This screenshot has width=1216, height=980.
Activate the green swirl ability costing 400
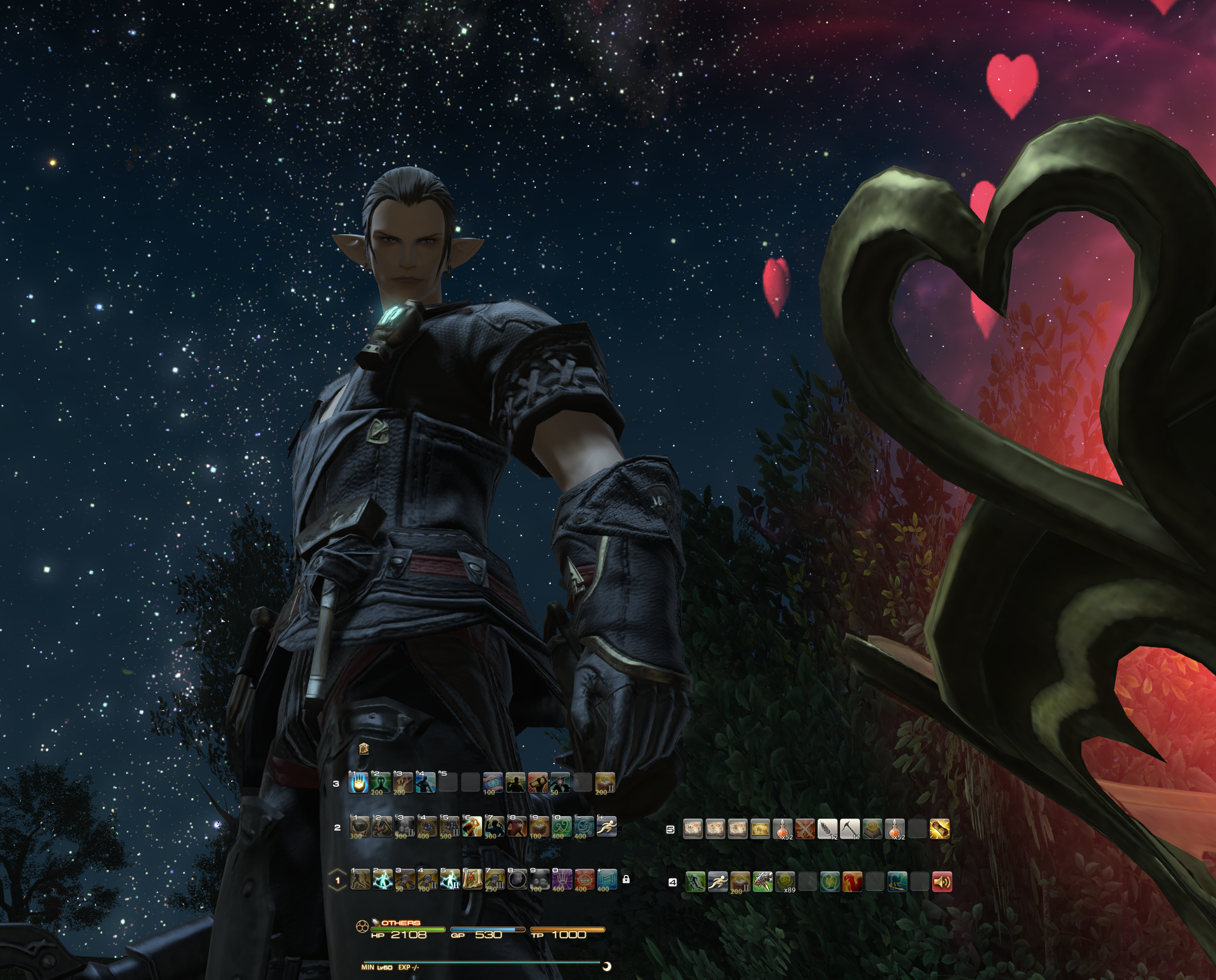coord(561,826)
